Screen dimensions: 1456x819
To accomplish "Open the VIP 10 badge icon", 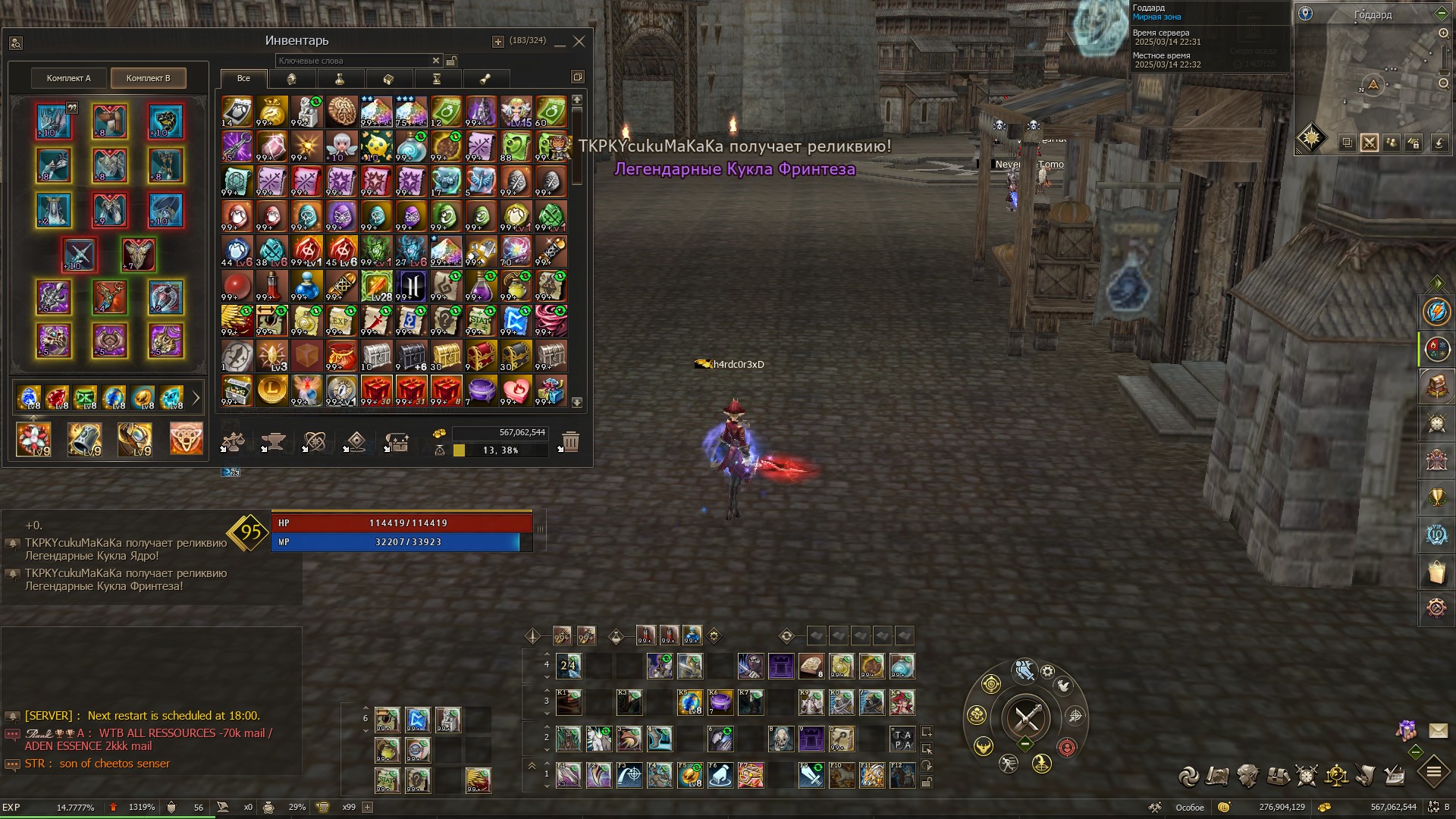I will click(x=1436, y=535).
